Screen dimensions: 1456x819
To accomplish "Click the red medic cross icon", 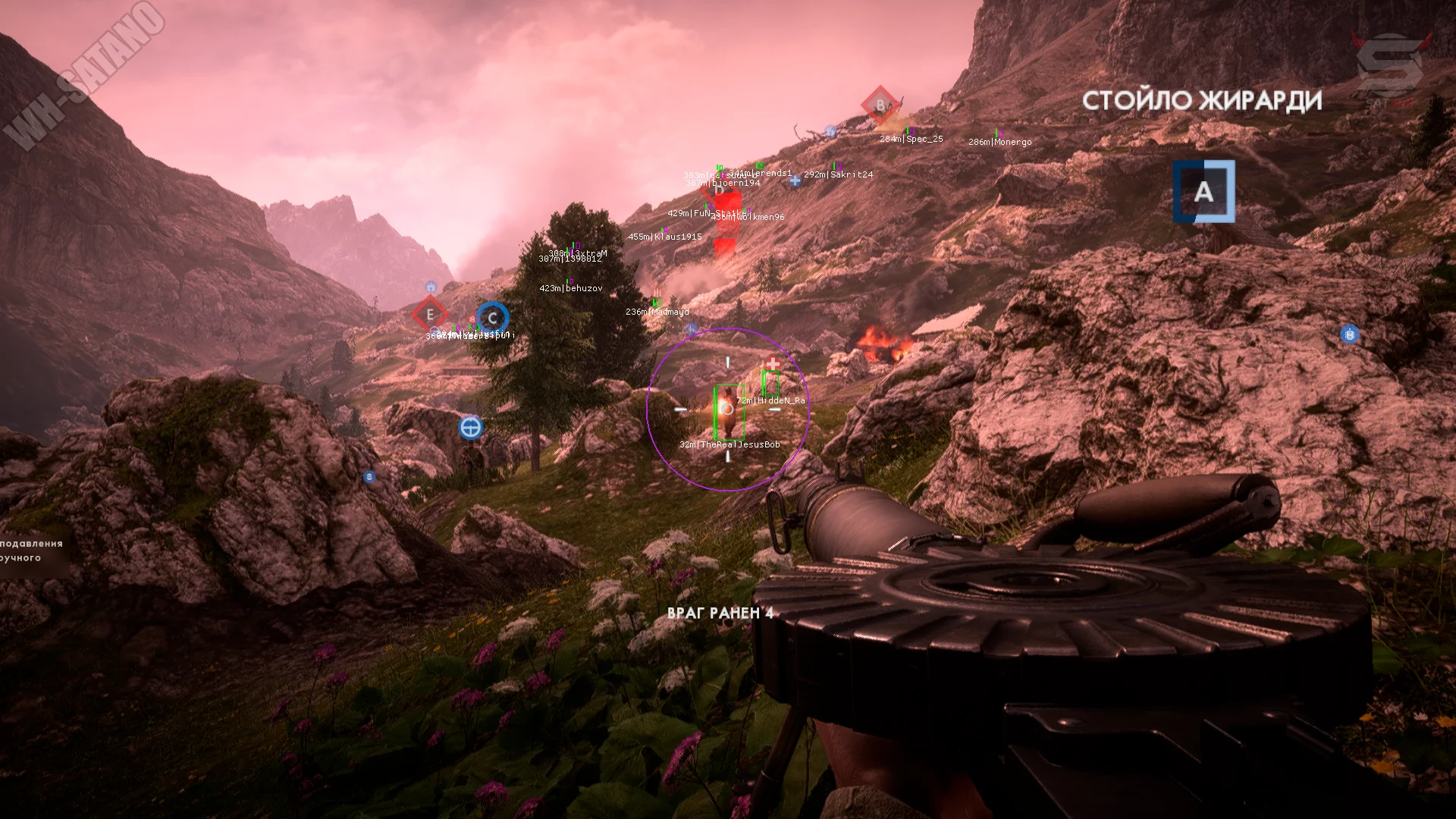I will (x=772, y=364).
